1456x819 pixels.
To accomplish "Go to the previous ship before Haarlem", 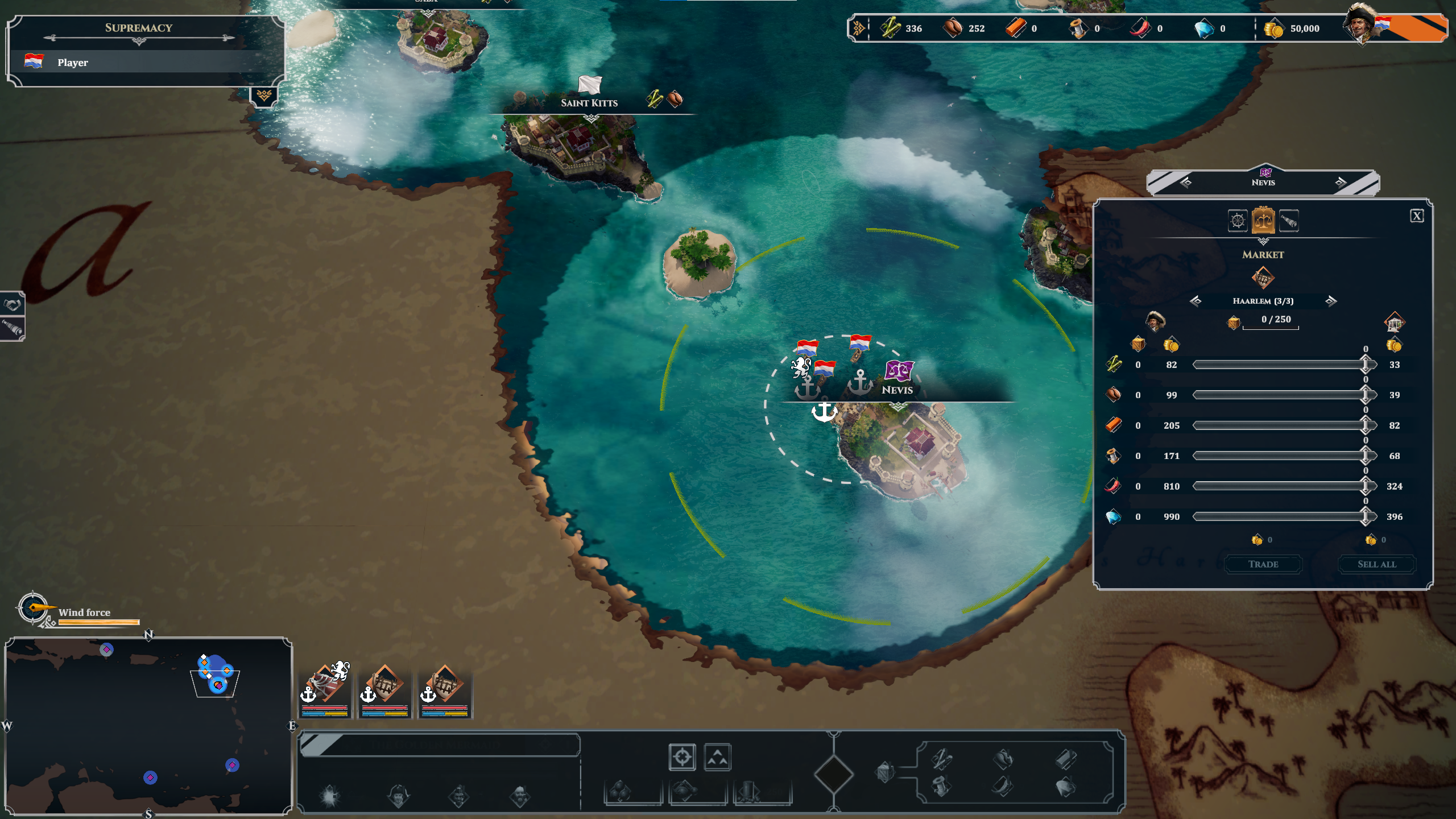I will [x=1196, y=301].
